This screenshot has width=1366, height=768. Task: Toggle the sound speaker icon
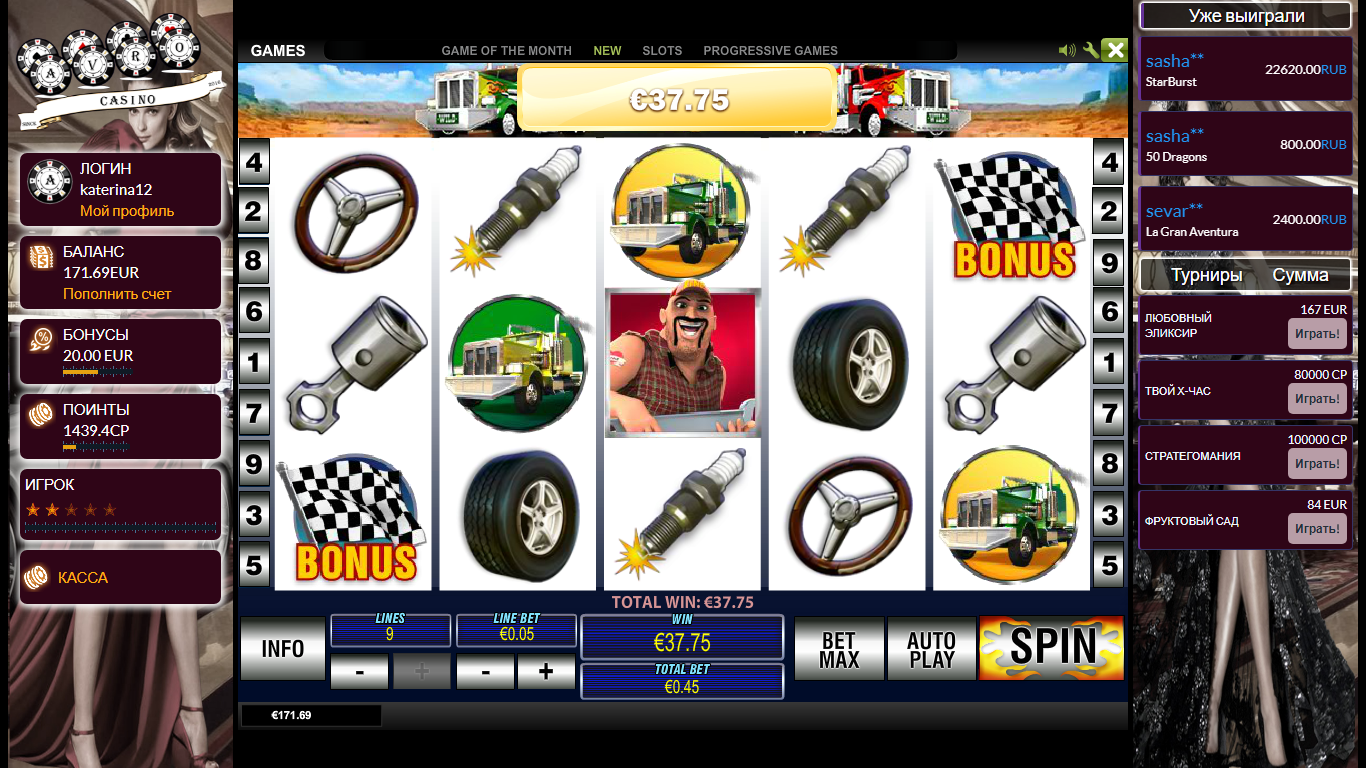1067,50
